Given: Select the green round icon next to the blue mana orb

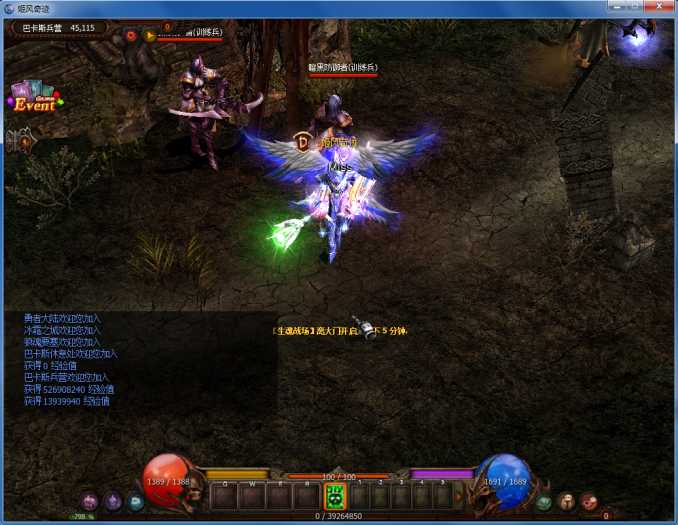Looking at the screenshot, I should pos(544,502).
